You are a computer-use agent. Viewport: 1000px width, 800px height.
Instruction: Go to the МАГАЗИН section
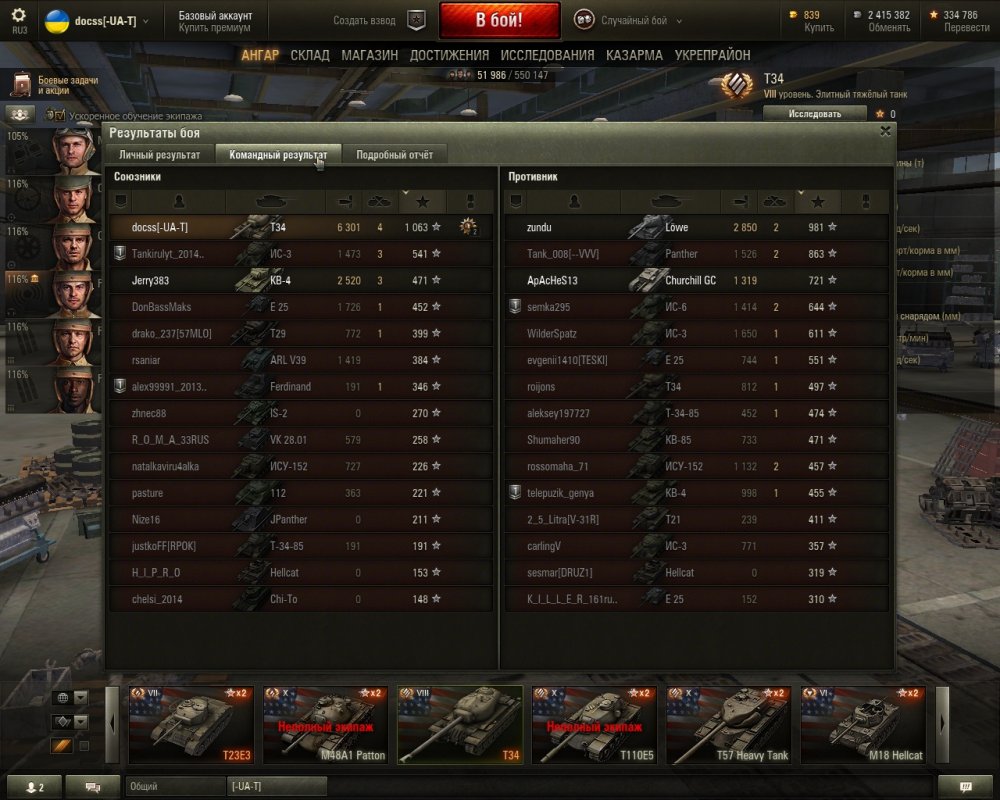pos(369,55)
